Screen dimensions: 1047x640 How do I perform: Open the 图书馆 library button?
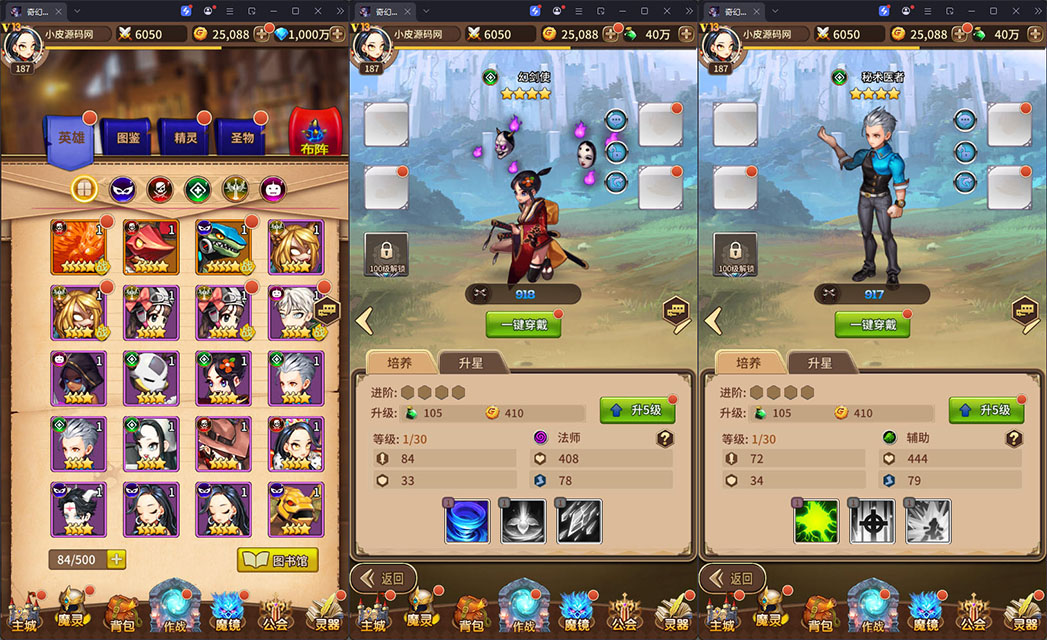(x=277, y=560)
